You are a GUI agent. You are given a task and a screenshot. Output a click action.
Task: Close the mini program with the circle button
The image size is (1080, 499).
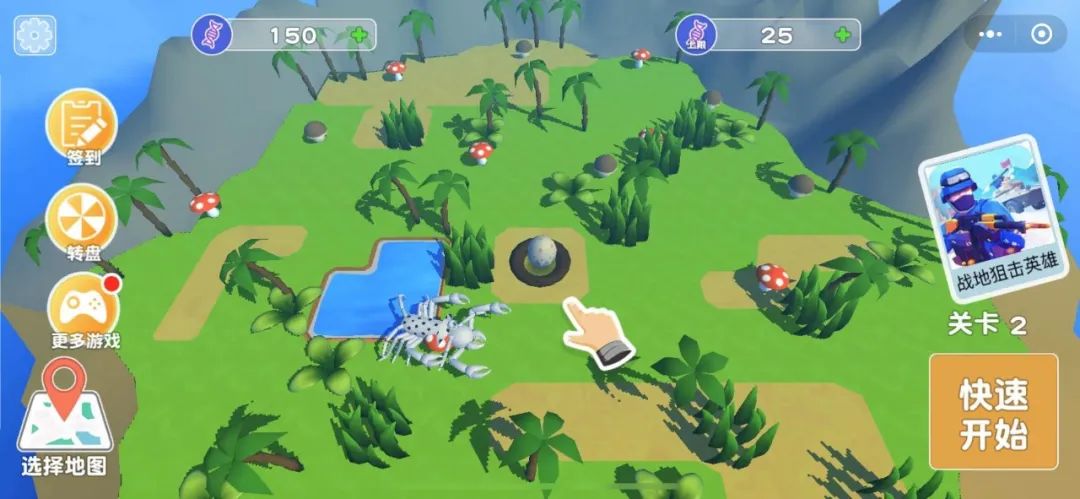[1041, 35]
